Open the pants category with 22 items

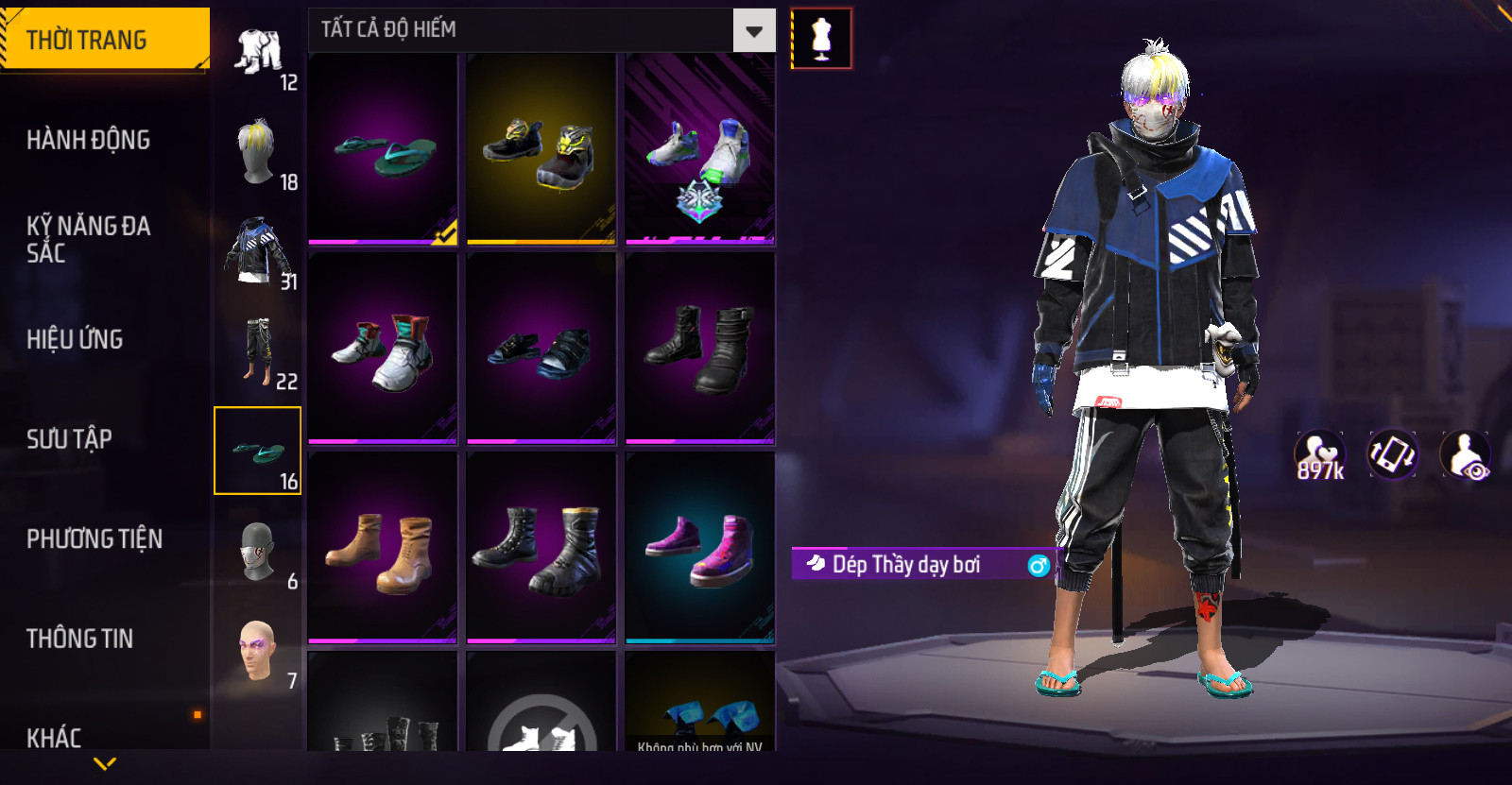258,352
